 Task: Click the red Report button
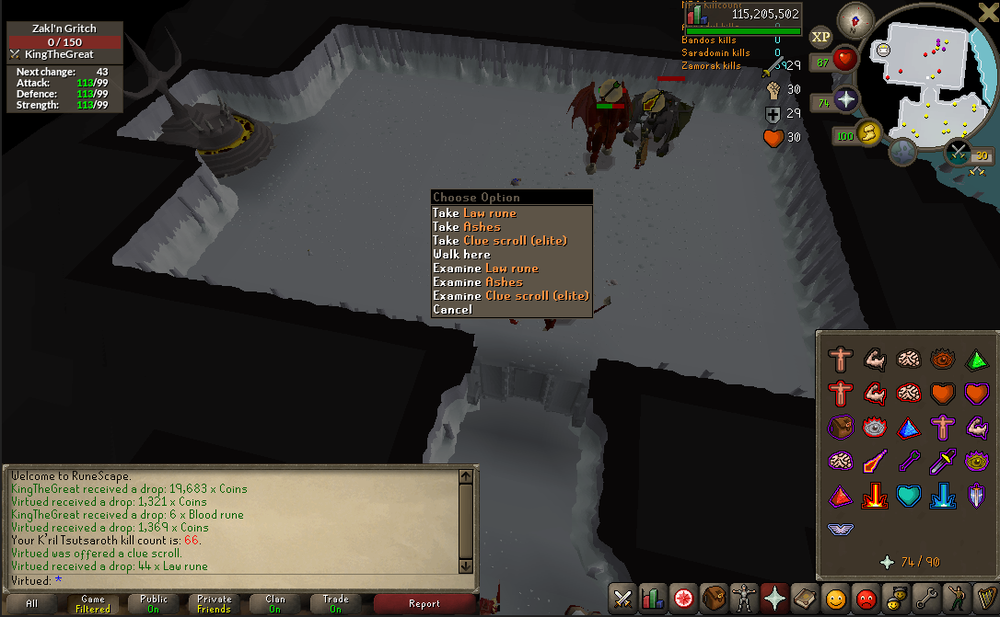[x=423, y=604]
